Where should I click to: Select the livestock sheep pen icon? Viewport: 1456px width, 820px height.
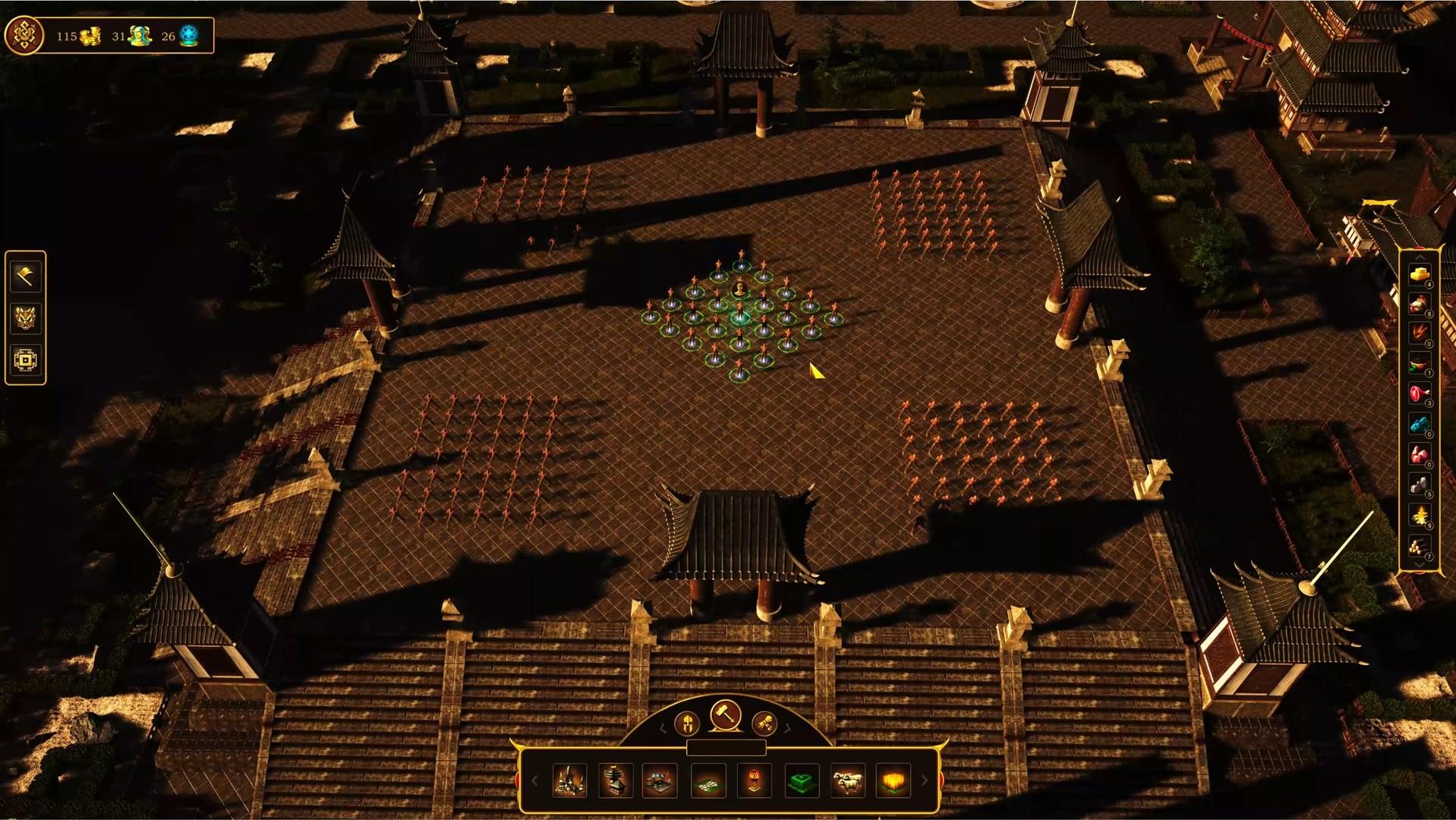(x=846, y=781)
